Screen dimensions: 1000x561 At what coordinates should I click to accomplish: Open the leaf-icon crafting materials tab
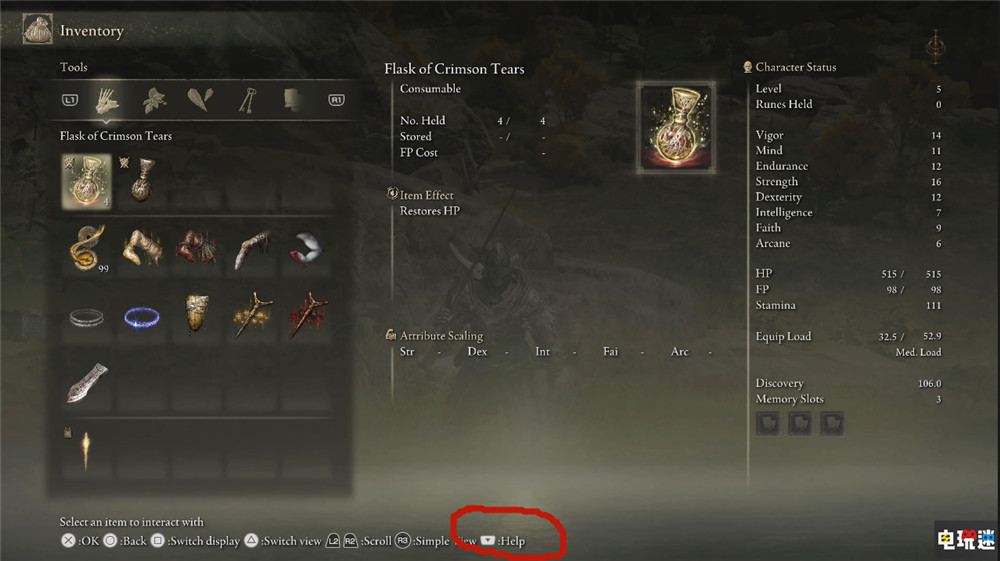point(153,100)
